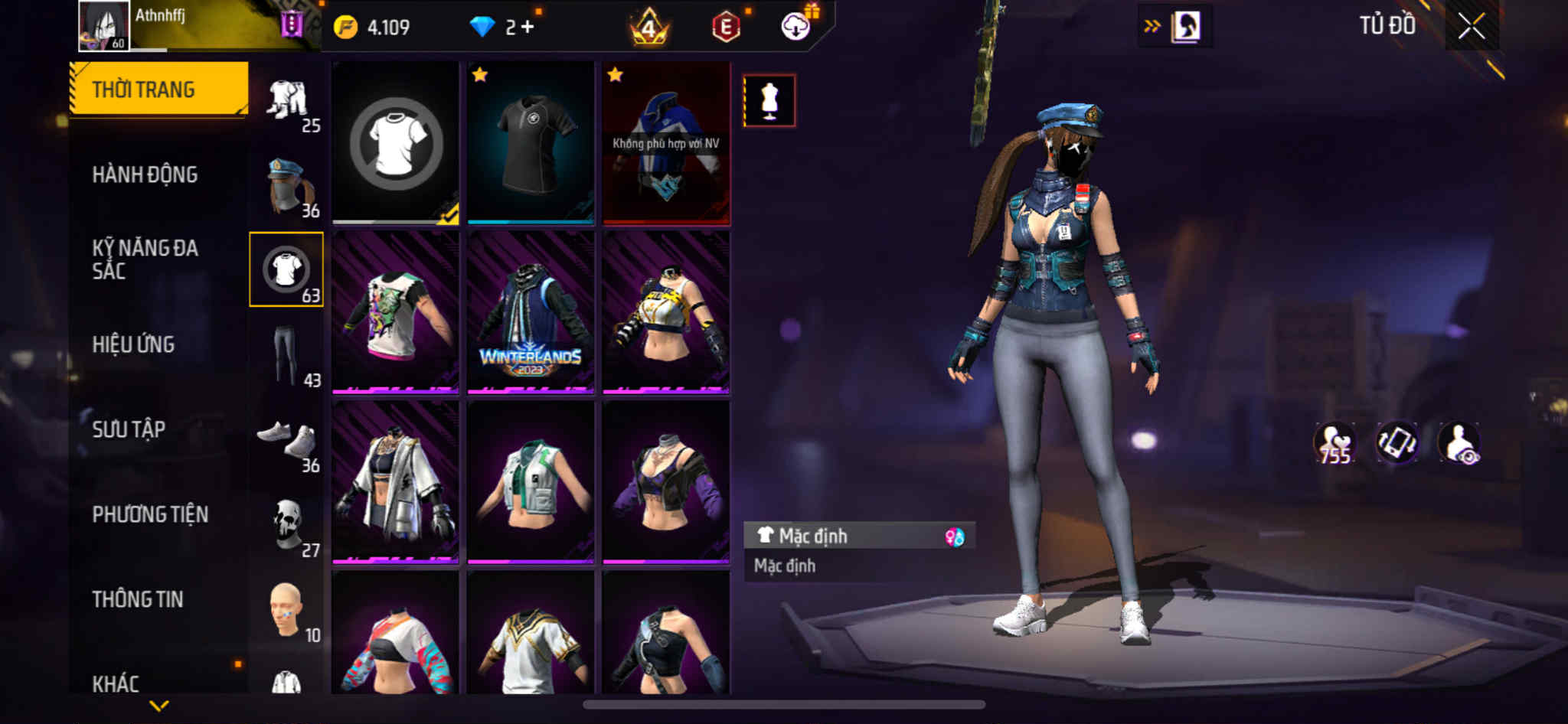Open the pants category with 43 items
The height and width of the screenshot is (724, 1568).
coord(287,355)
